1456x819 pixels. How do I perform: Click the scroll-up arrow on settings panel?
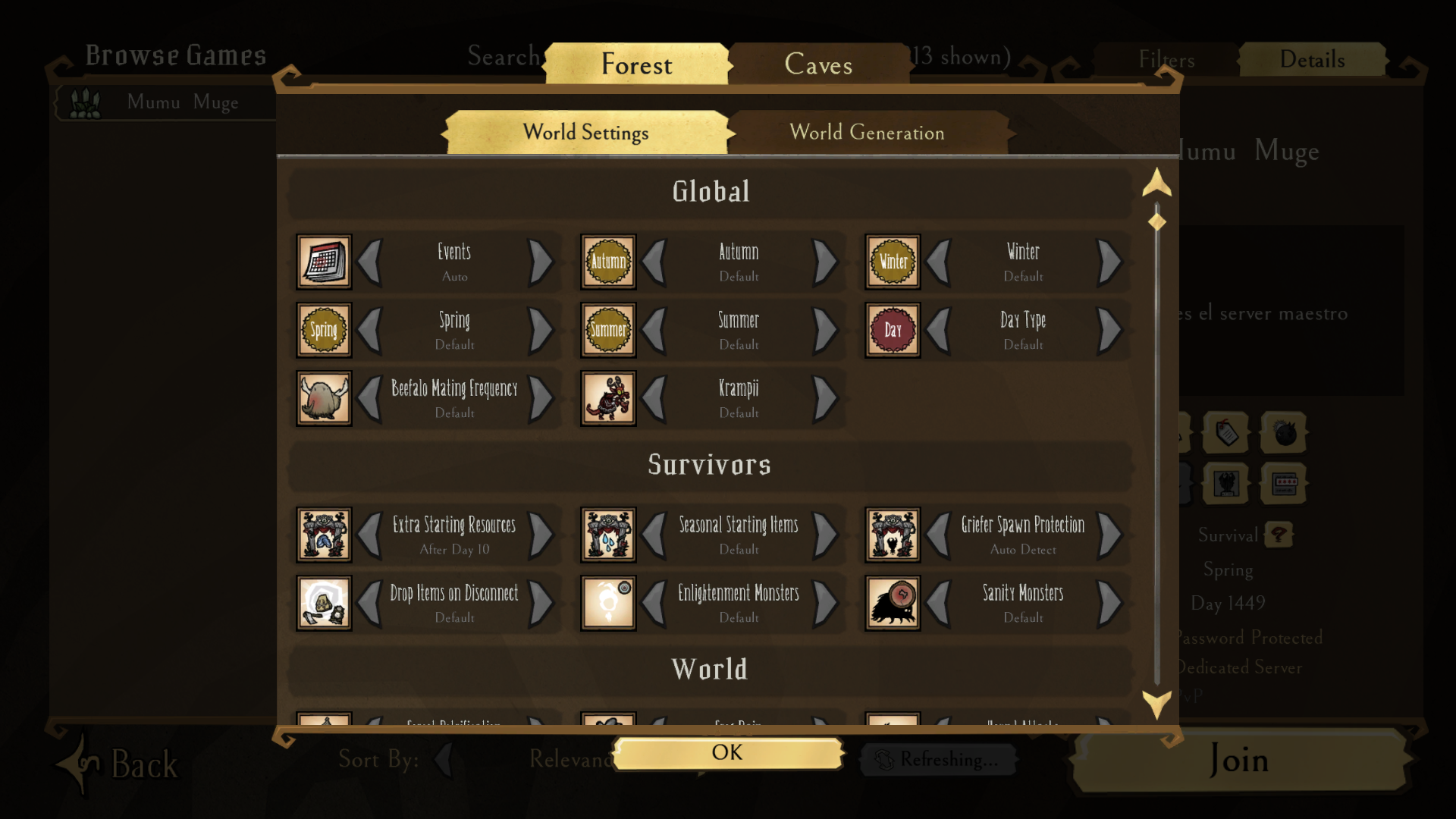tap(1155, 184)
